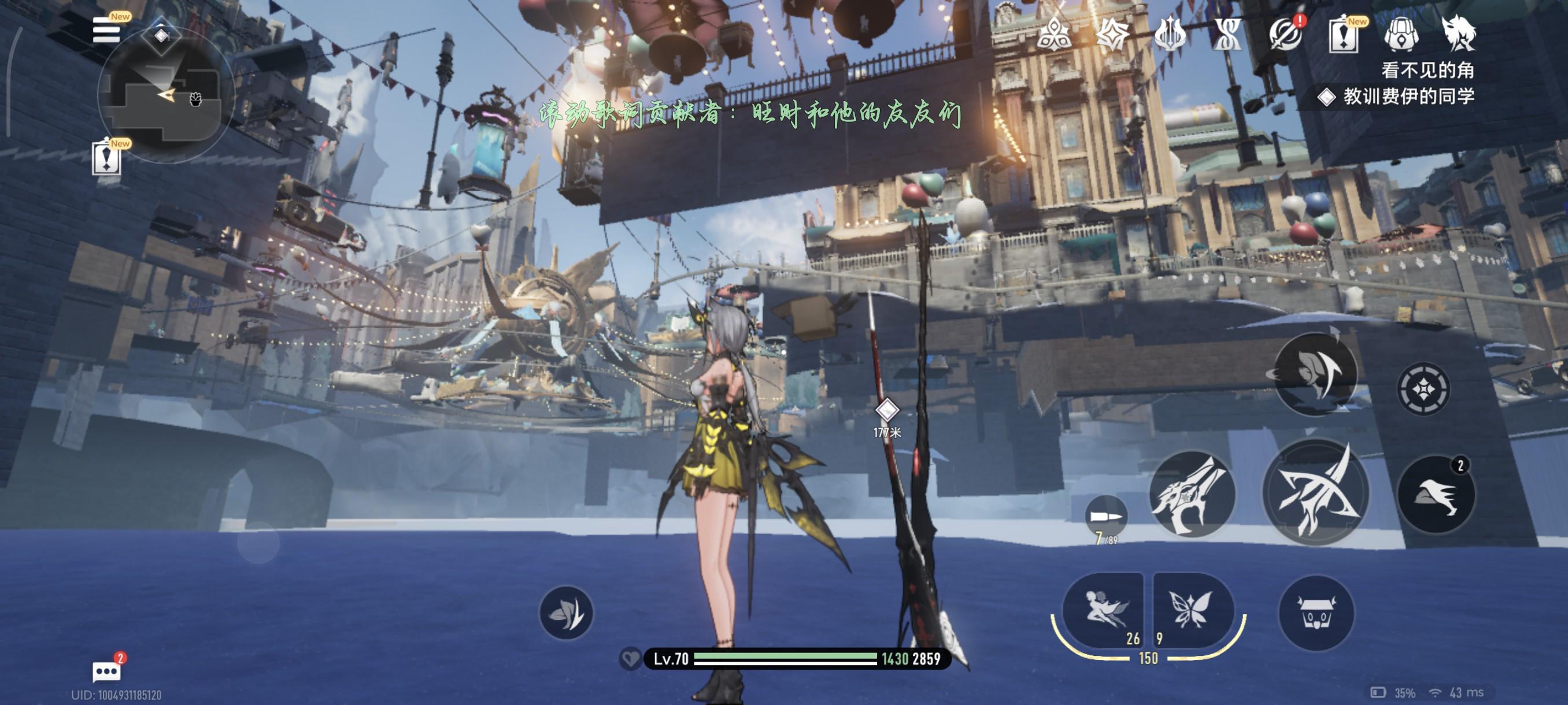This screenshot has width=1568, height=705.
Task: Open the wolf head icon in top bar
Action: point(1459,34)
